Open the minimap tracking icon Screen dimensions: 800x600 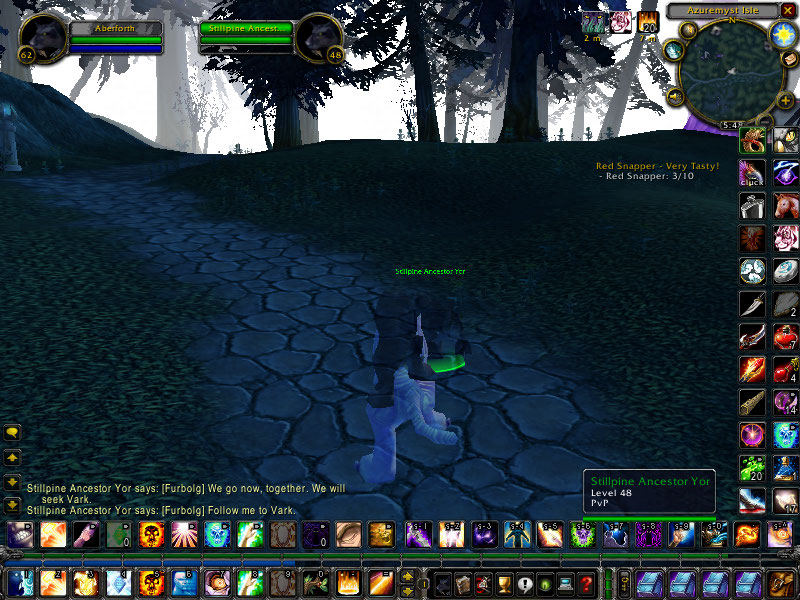674,50
